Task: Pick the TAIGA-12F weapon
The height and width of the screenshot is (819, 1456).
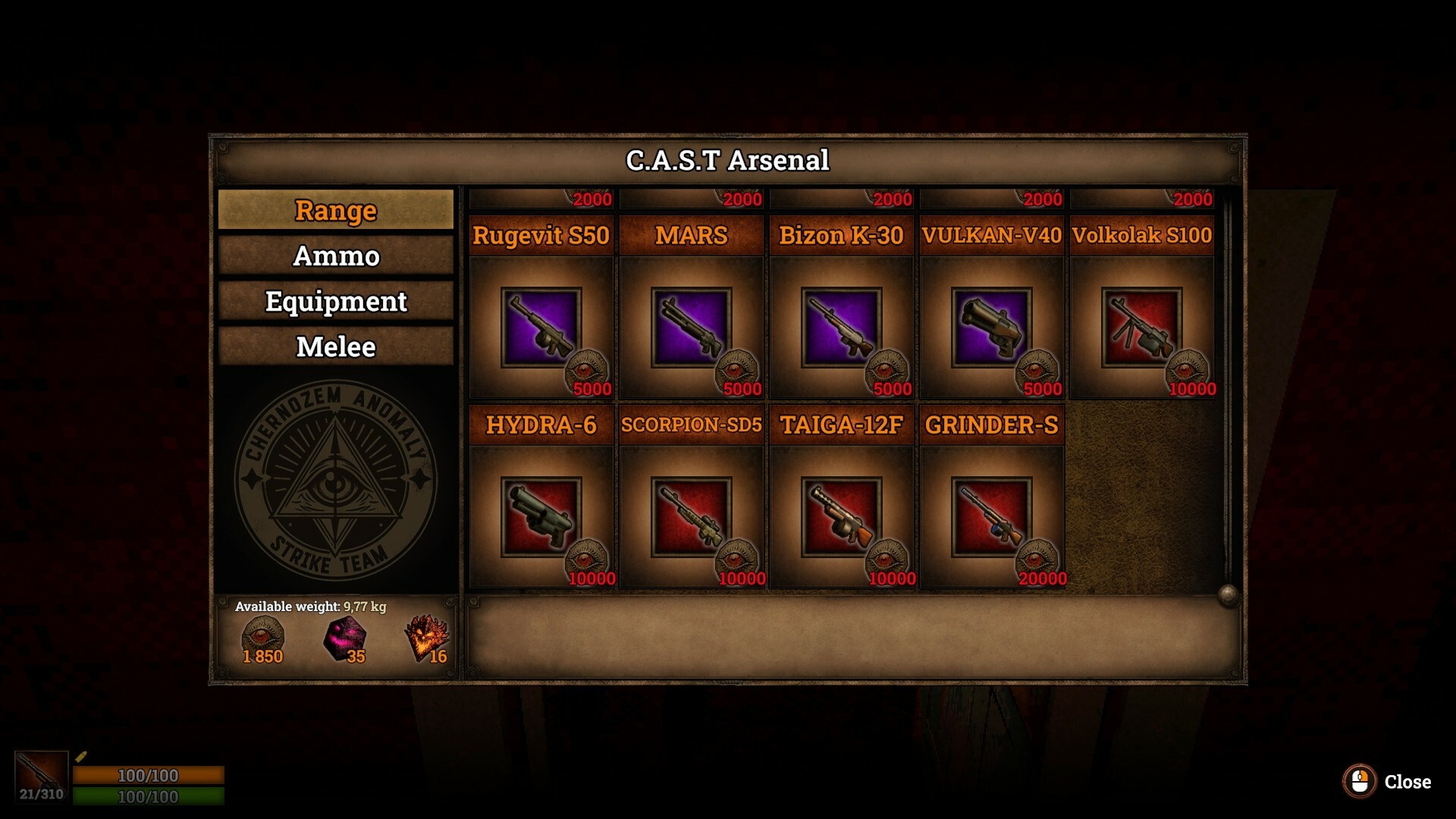Action: click(841, 517)
